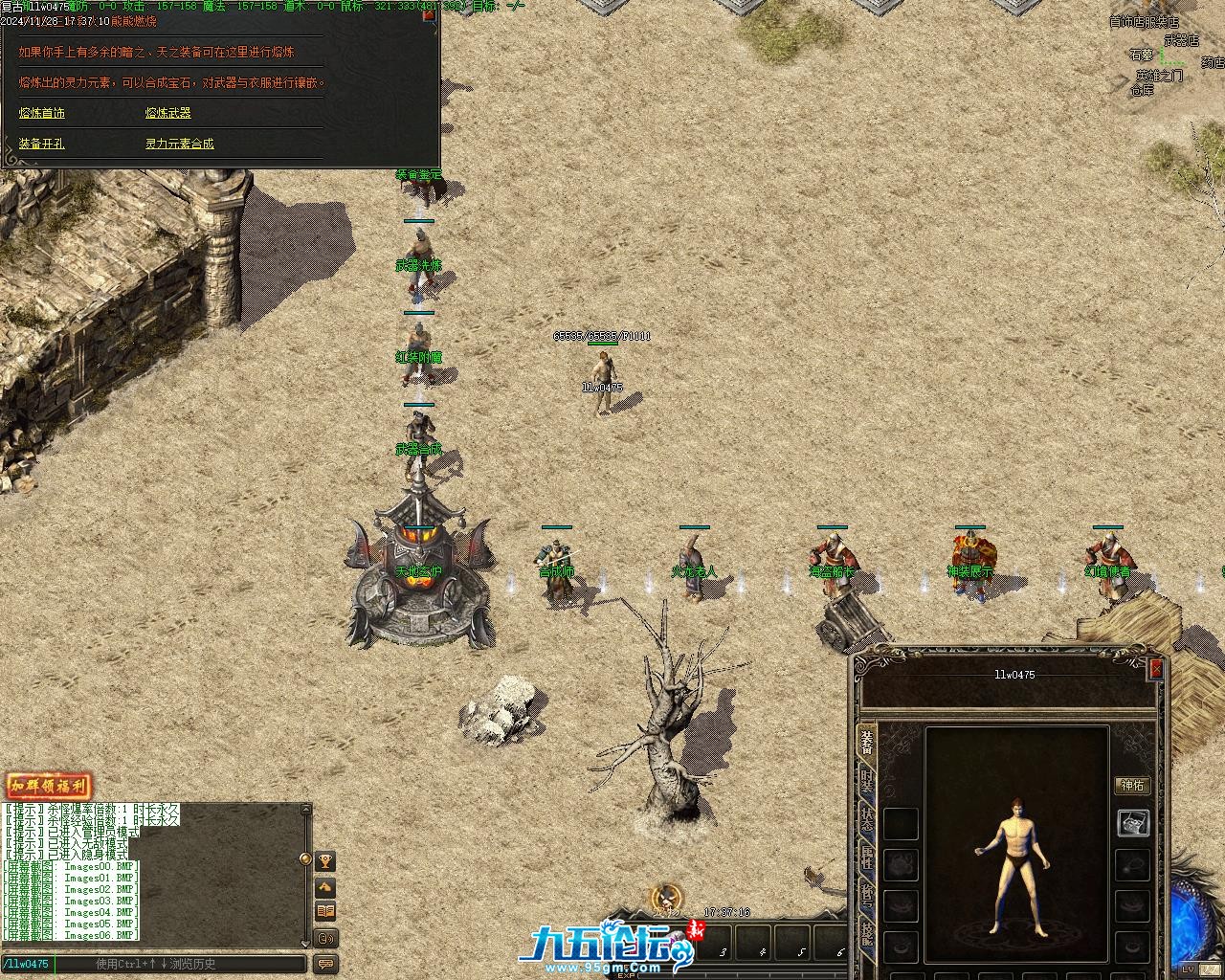Close the NPC dialogue window
This screenshot has height=980, width=1225.
coord(429,14)
